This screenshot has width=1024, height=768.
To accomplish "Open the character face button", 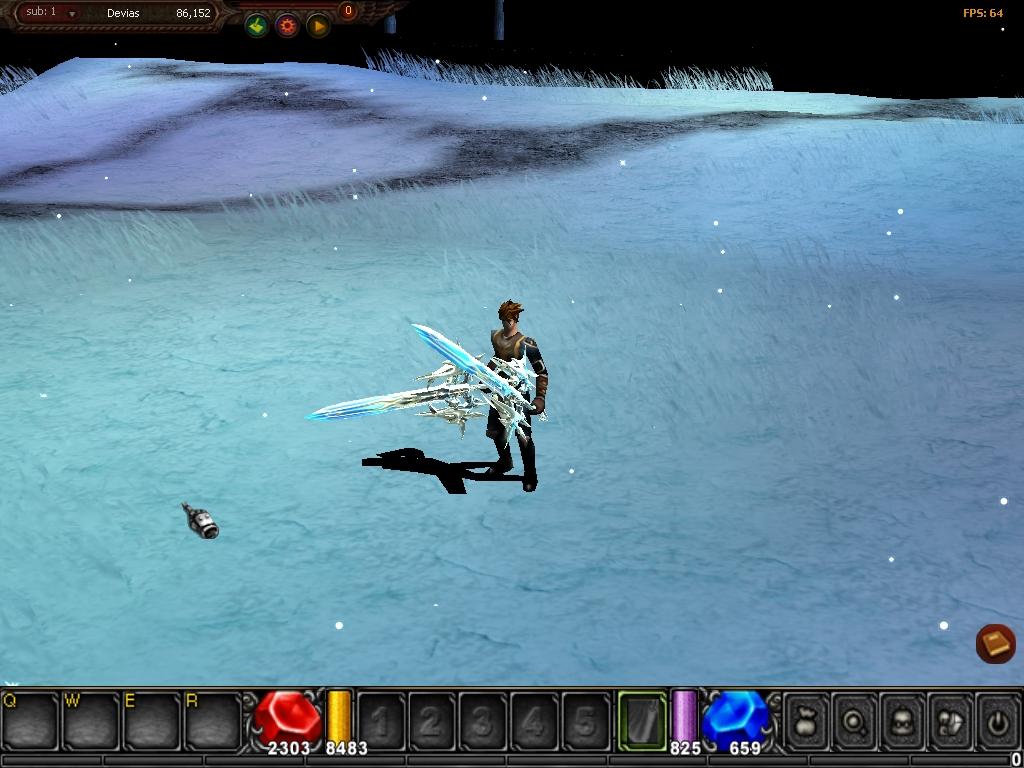I will click(902, 720).
